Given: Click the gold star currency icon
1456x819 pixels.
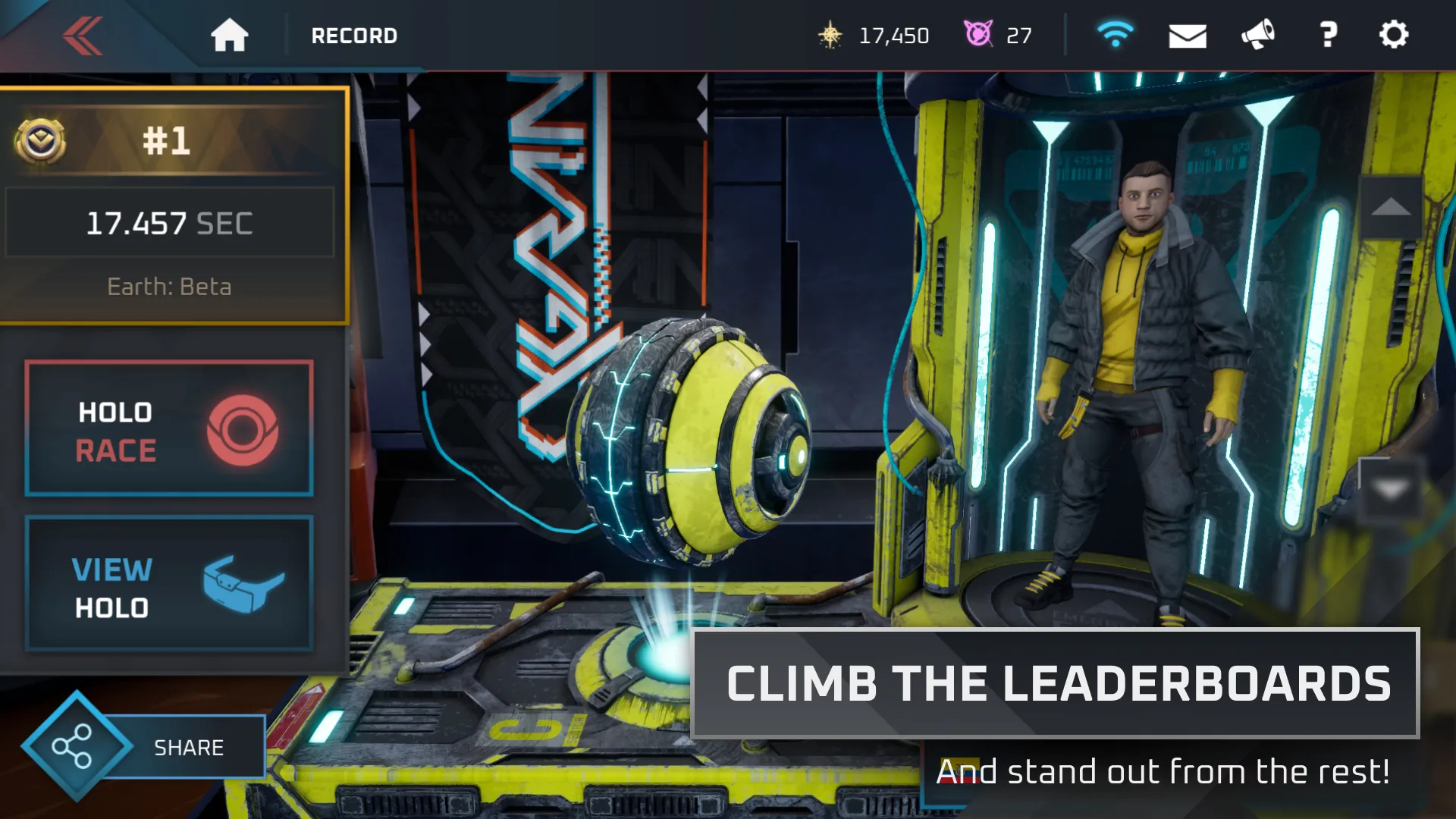Looking at the screenshot, I should 832,35.
